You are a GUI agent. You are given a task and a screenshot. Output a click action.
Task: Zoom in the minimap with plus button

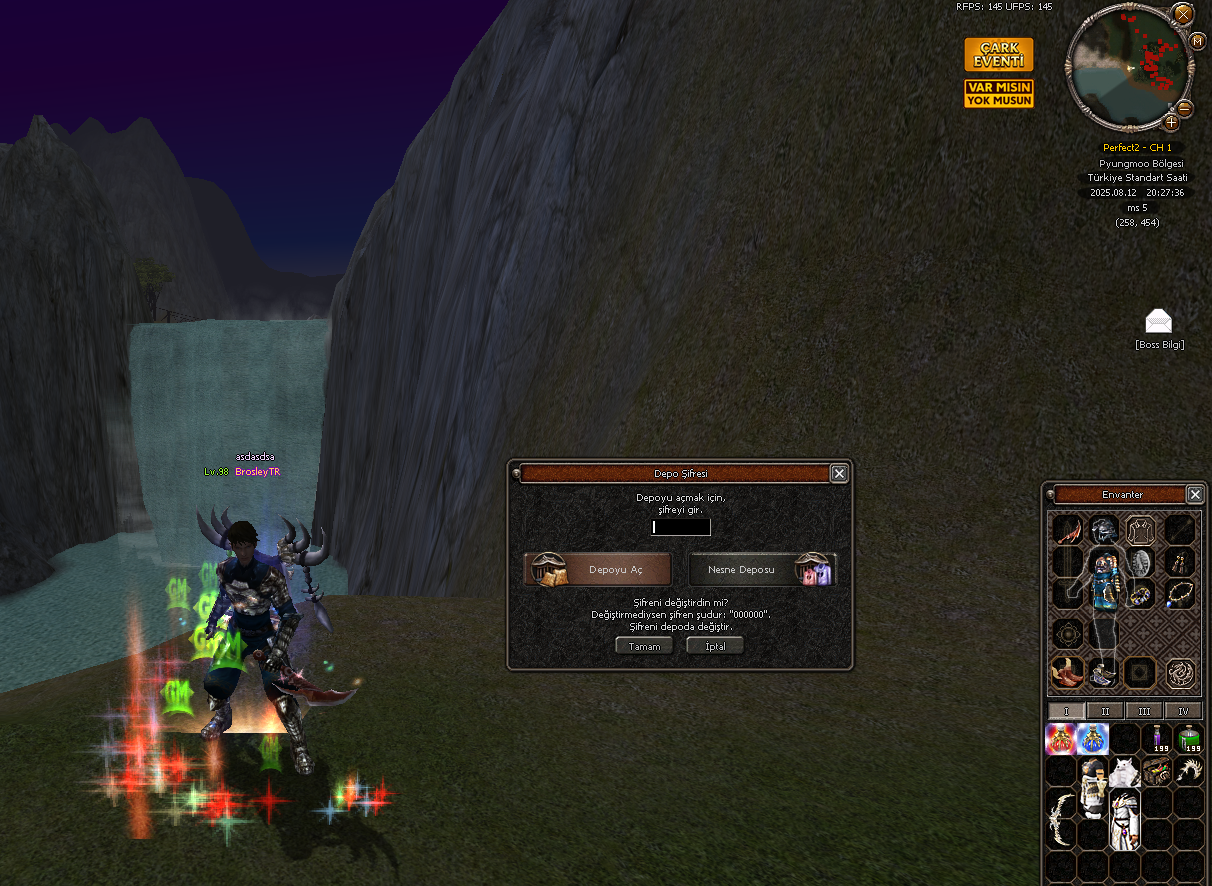coord(1171,123)
